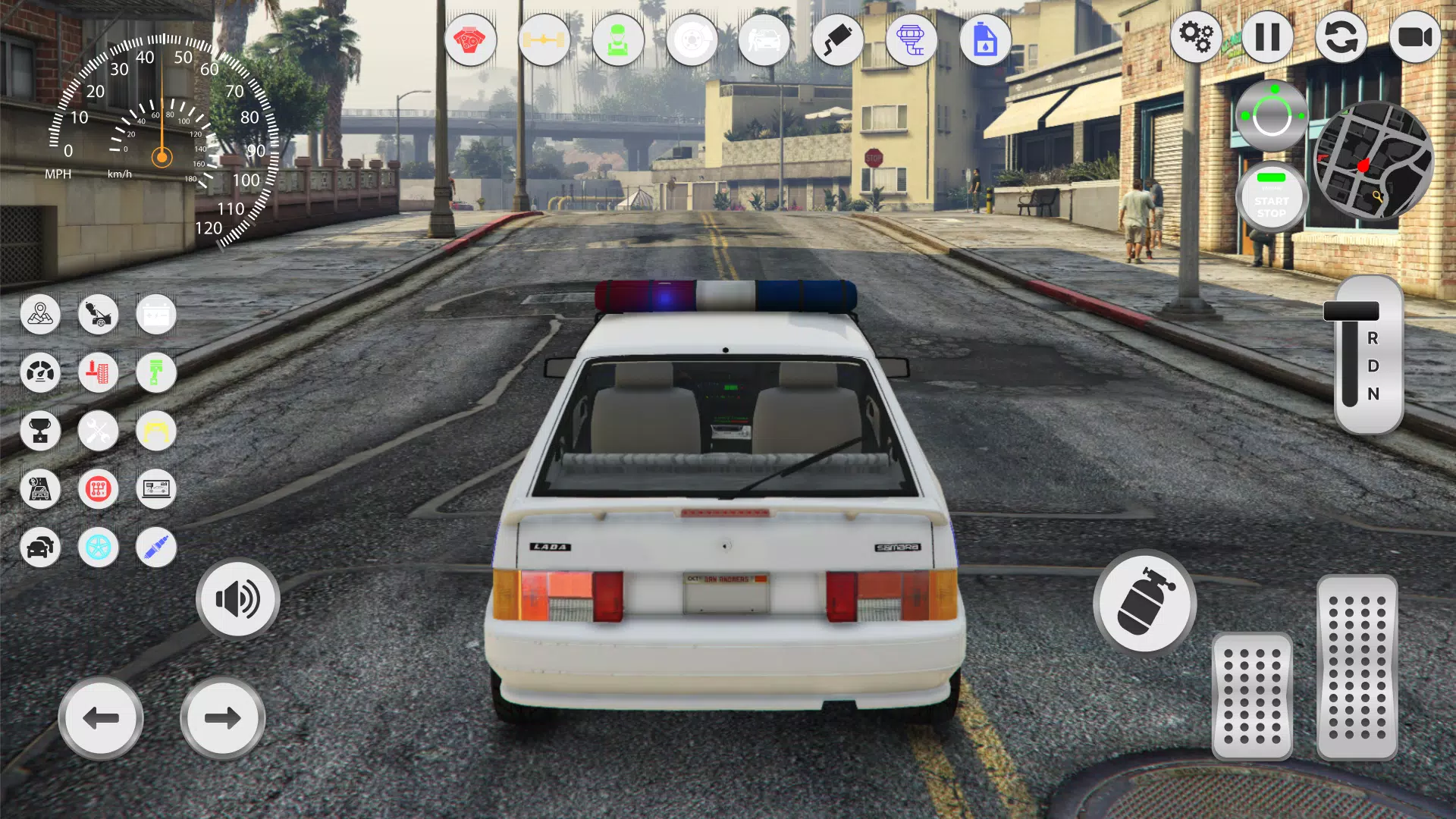
Task: Mute the game sound
Action: (238, 599)
